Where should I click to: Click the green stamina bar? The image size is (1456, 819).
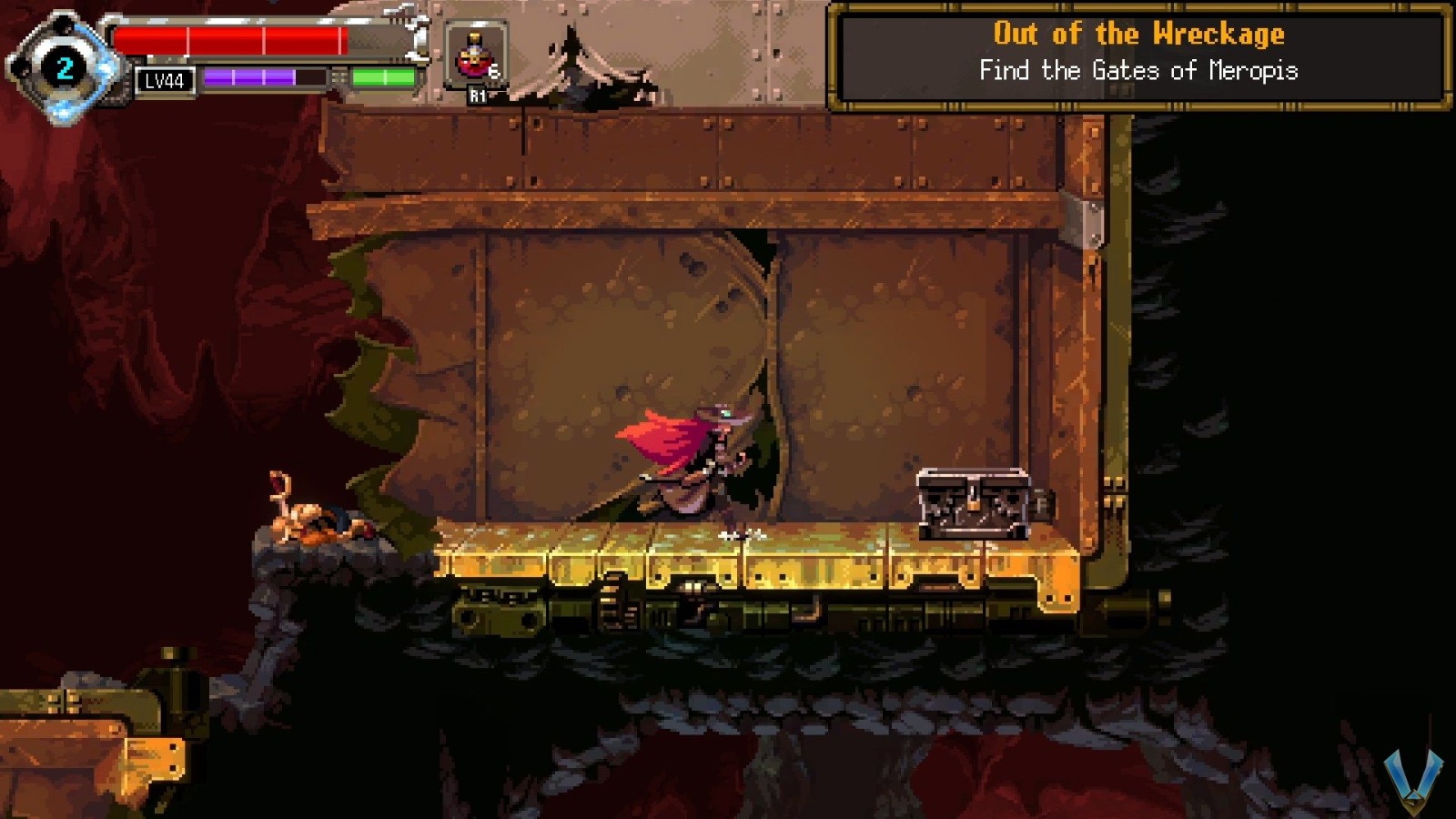(383, 77)
